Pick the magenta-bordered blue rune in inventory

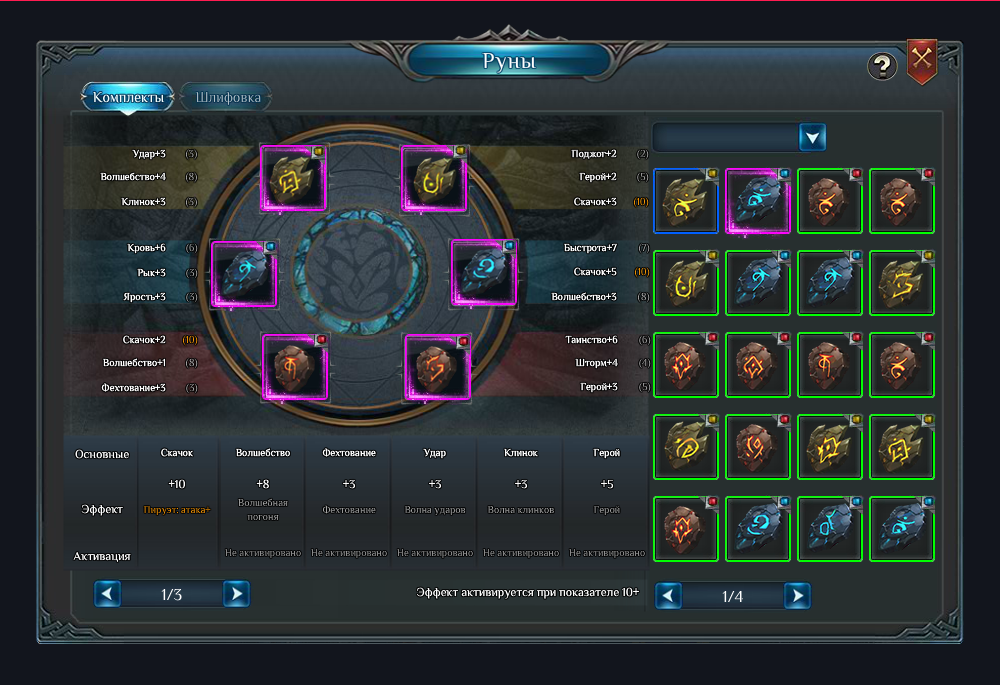758,200
